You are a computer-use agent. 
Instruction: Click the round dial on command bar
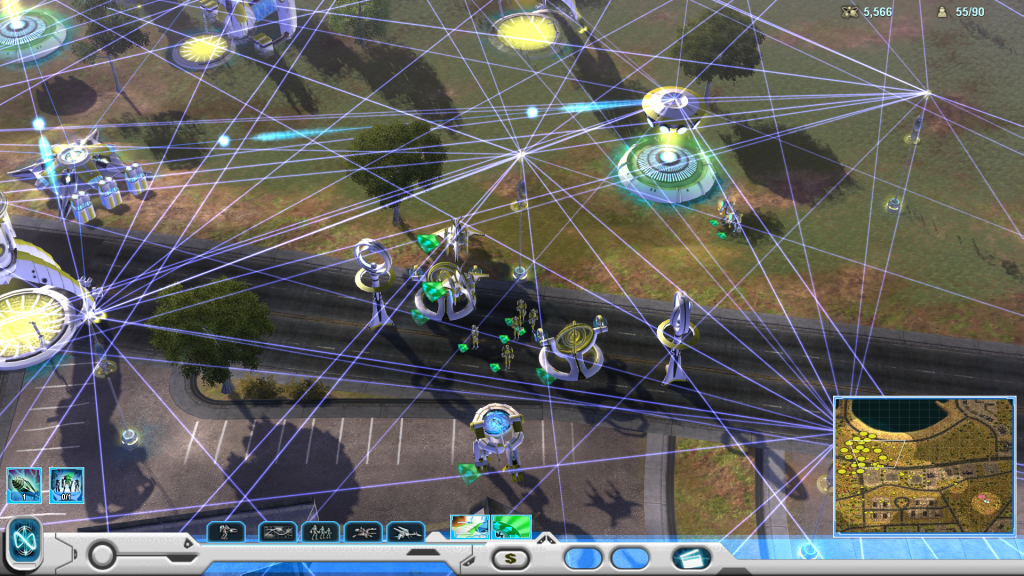coord(102,554)
